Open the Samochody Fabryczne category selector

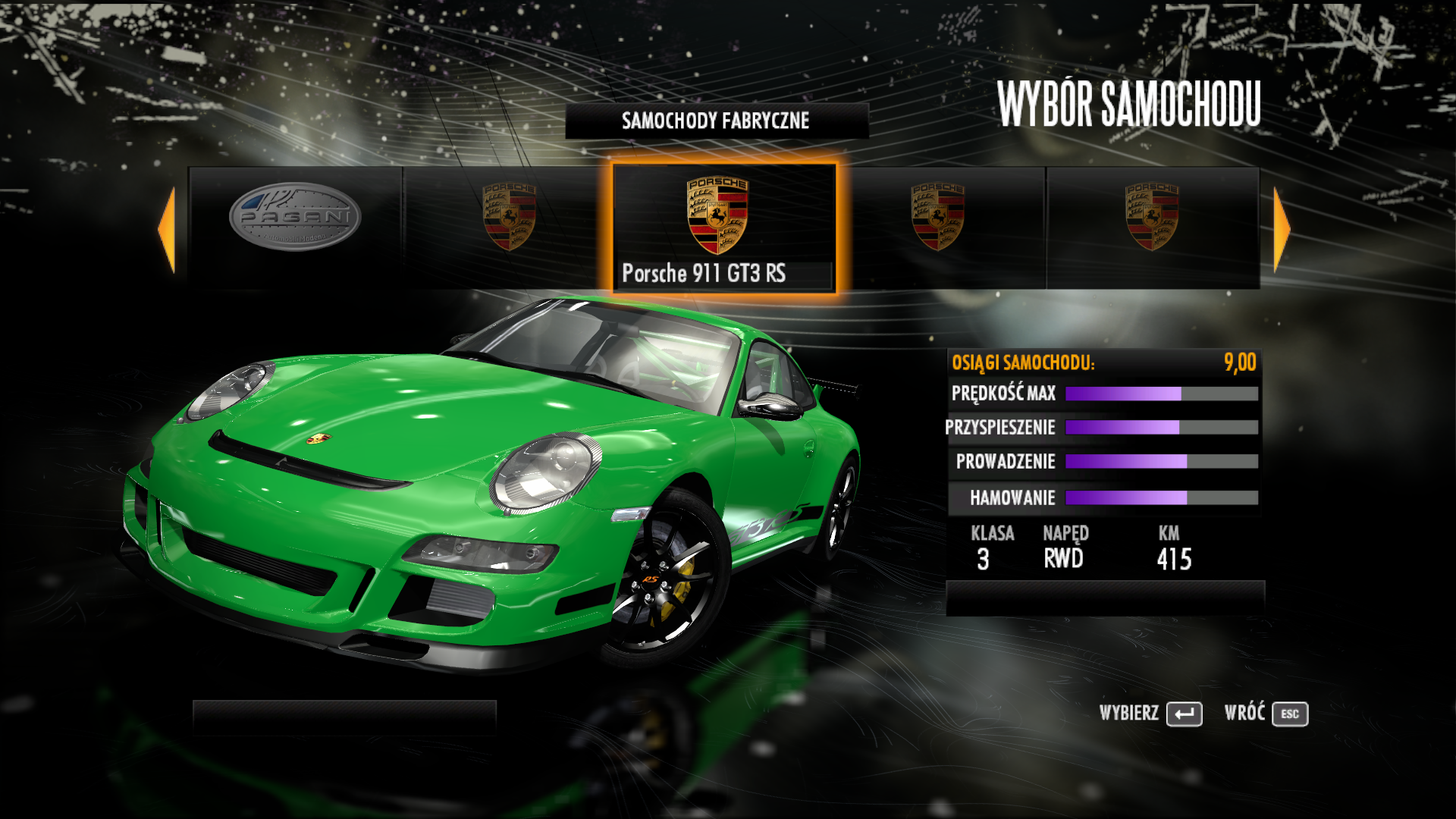(x=717, y=121)
